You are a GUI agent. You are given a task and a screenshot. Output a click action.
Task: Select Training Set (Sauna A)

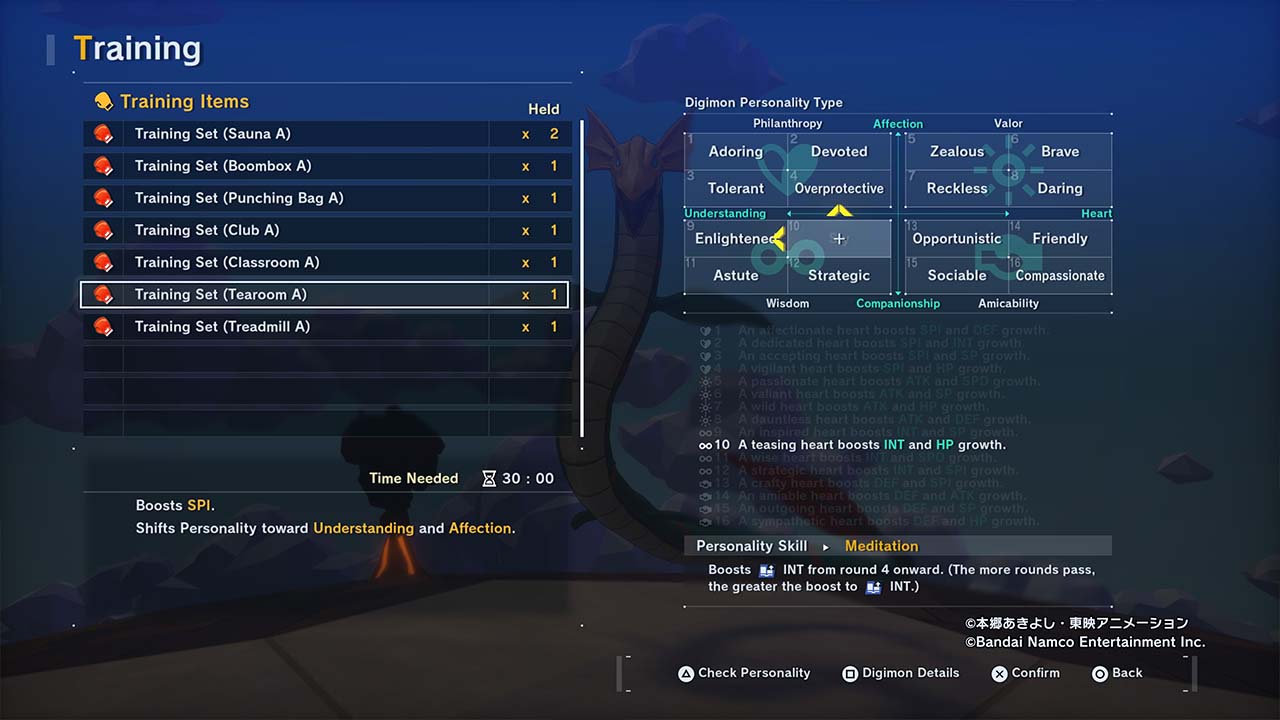pos(325,134)
